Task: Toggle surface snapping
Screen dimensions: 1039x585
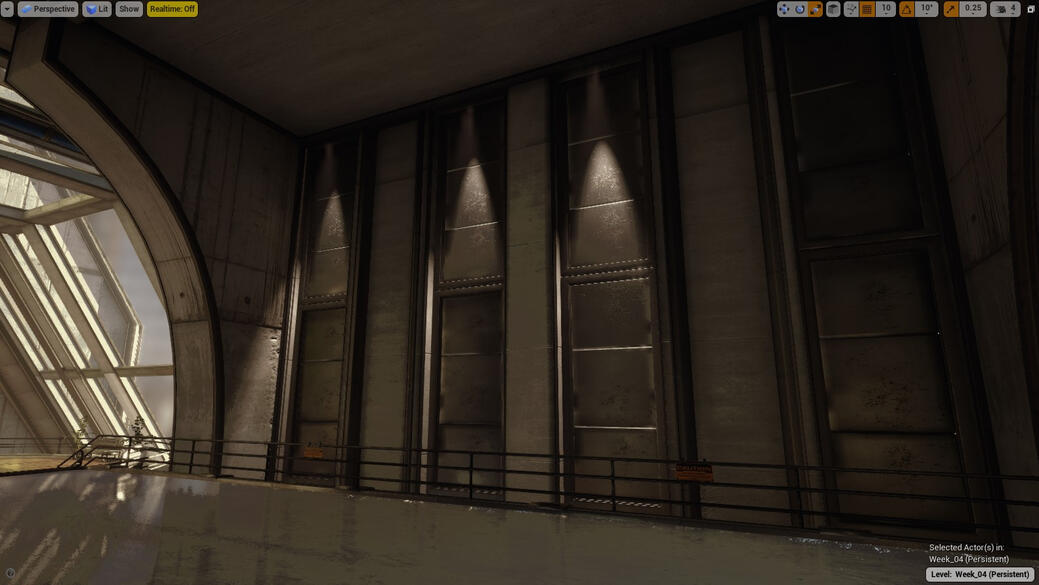Action: point(851,9)
